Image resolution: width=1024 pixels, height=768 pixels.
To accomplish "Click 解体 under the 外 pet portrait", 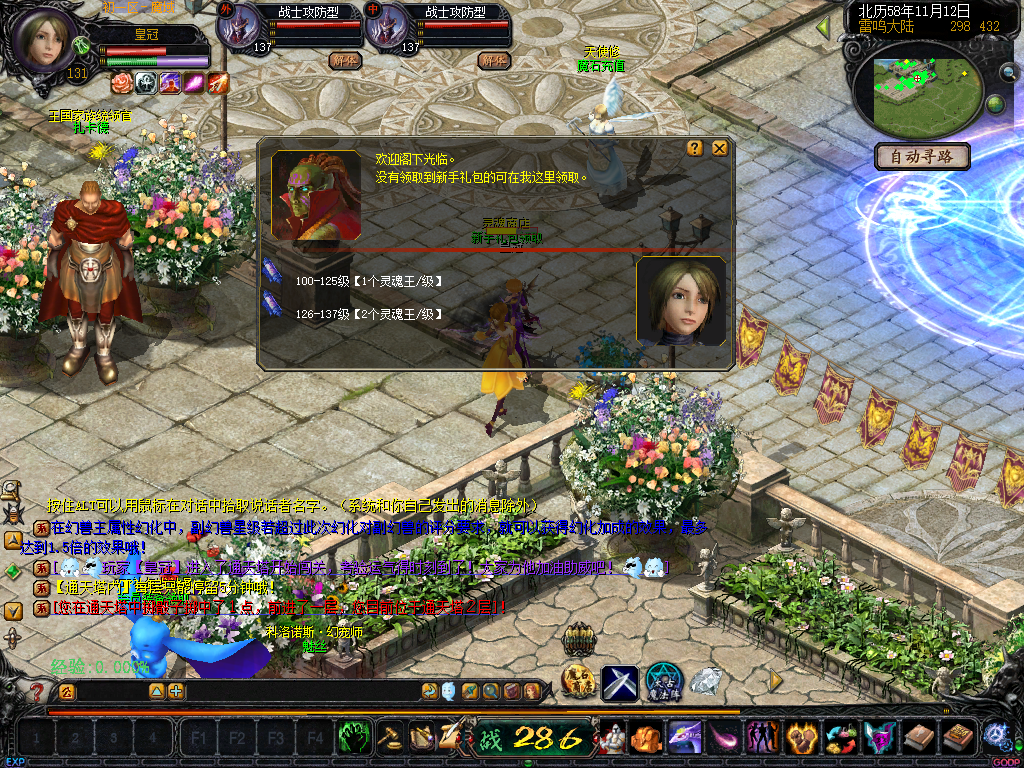I will tap(344, 60).
